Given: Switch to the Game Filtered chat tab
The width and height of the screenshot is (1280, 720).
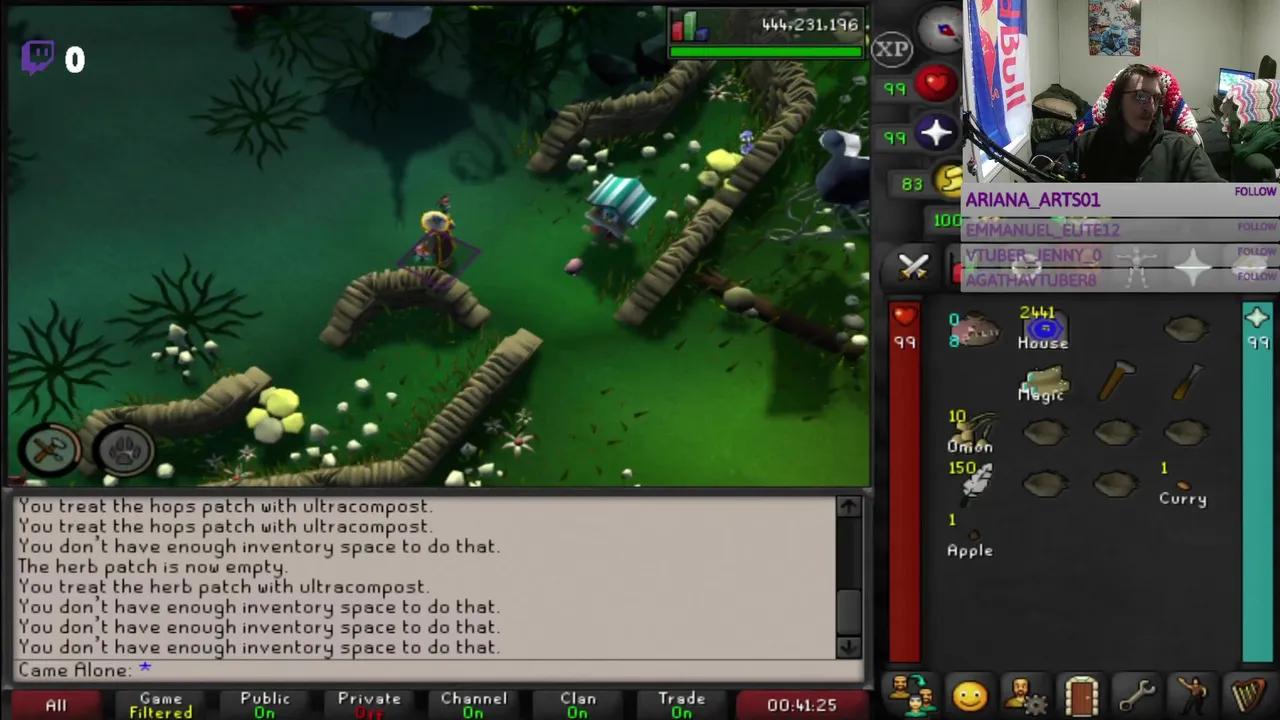Looking at the screenshot, I should tap(160, 702).
